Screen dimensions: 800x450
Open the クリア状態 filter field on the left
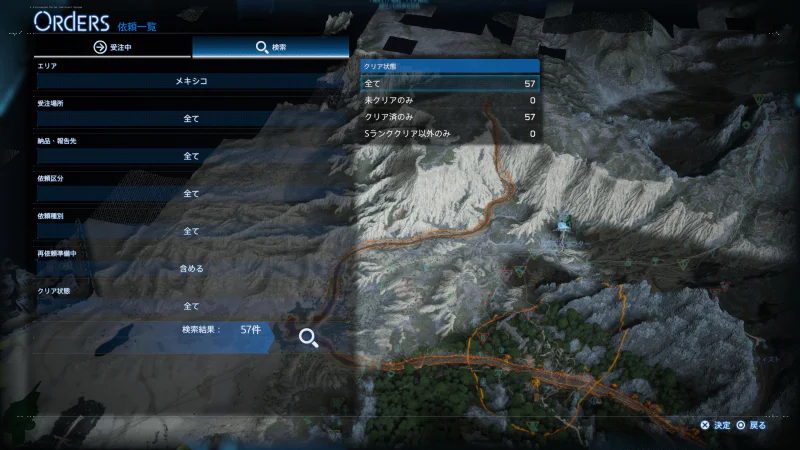[191, 306]
